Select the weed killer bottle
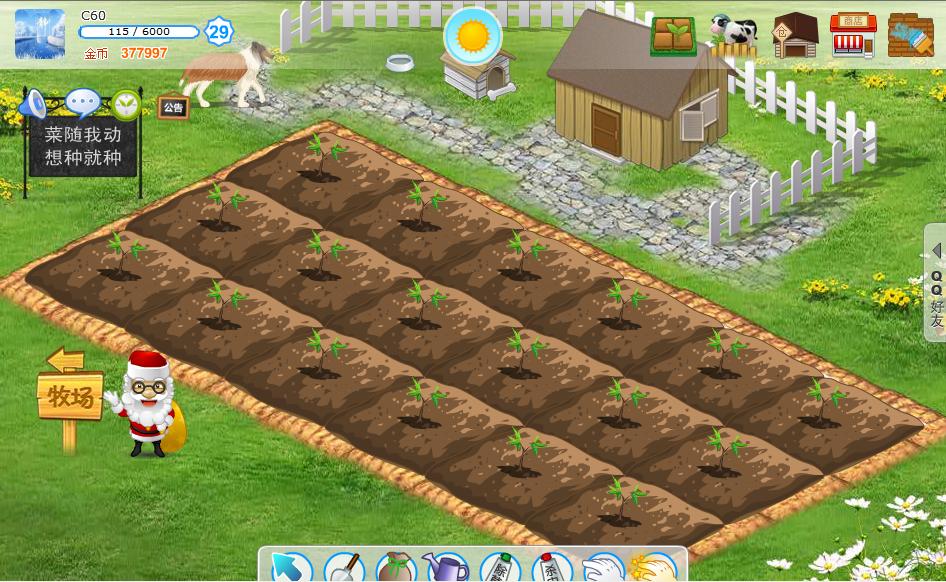Image resolution: width=946 pixels, height=582 pixels. pyautogui.click(x=499, y=568)
